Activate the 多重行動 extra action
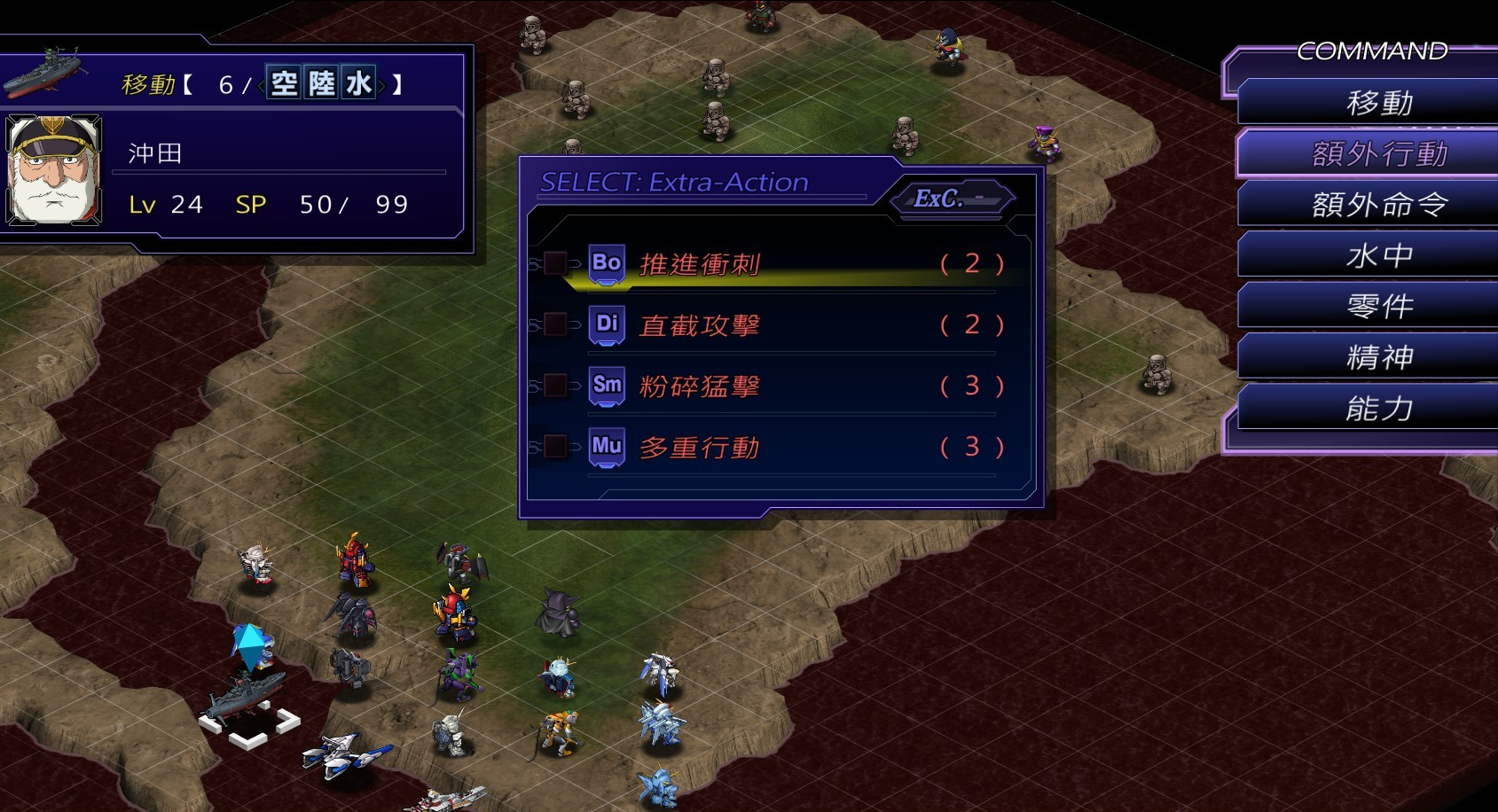The width and height of the screenshot is (1498, 812). (x=701, y=448)
